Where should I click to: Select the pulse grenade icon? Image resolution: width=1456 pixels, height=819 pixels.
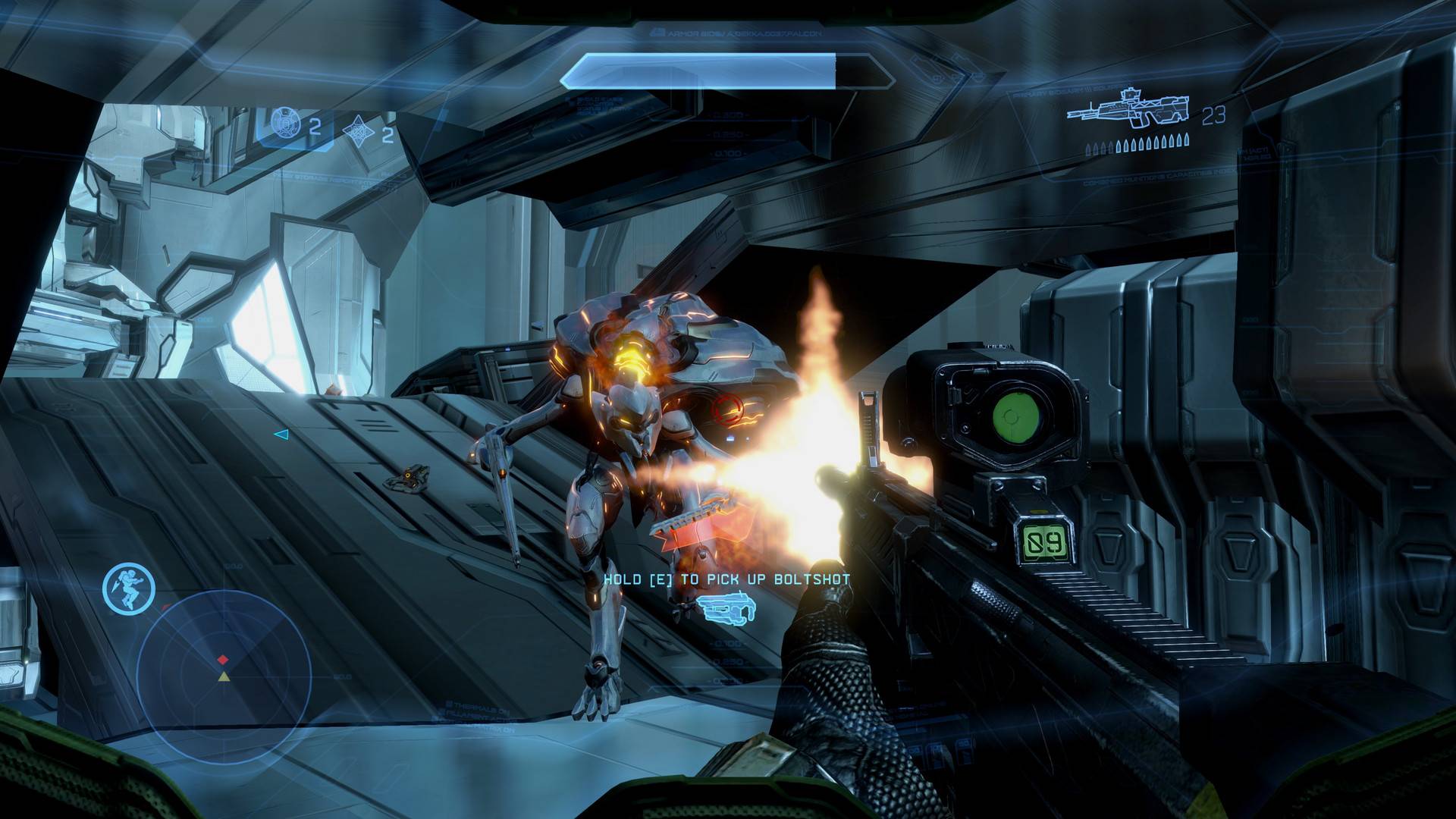pos(359,129)
